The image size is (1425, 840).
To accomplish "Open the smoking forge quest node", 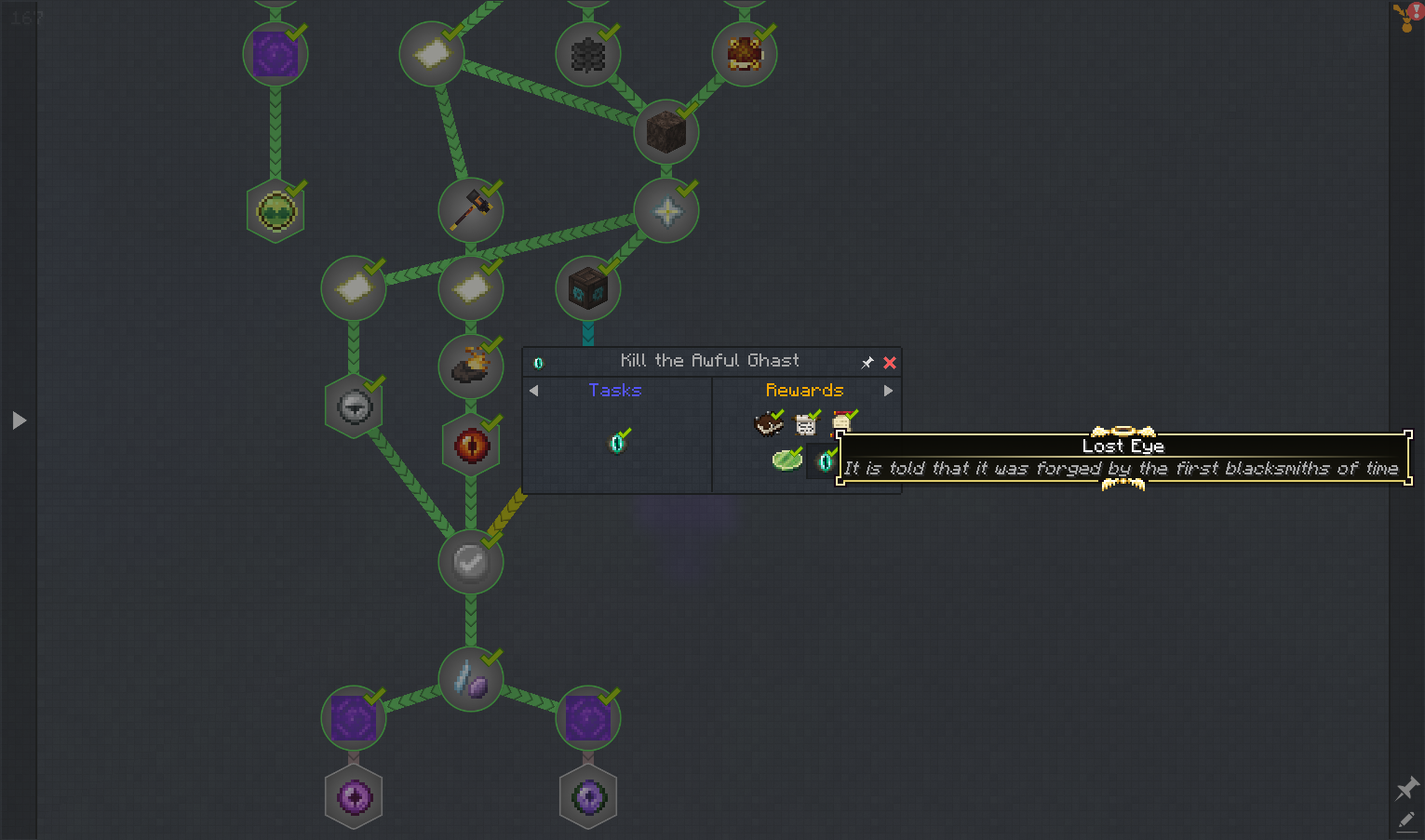I will (x=471, y=367).
